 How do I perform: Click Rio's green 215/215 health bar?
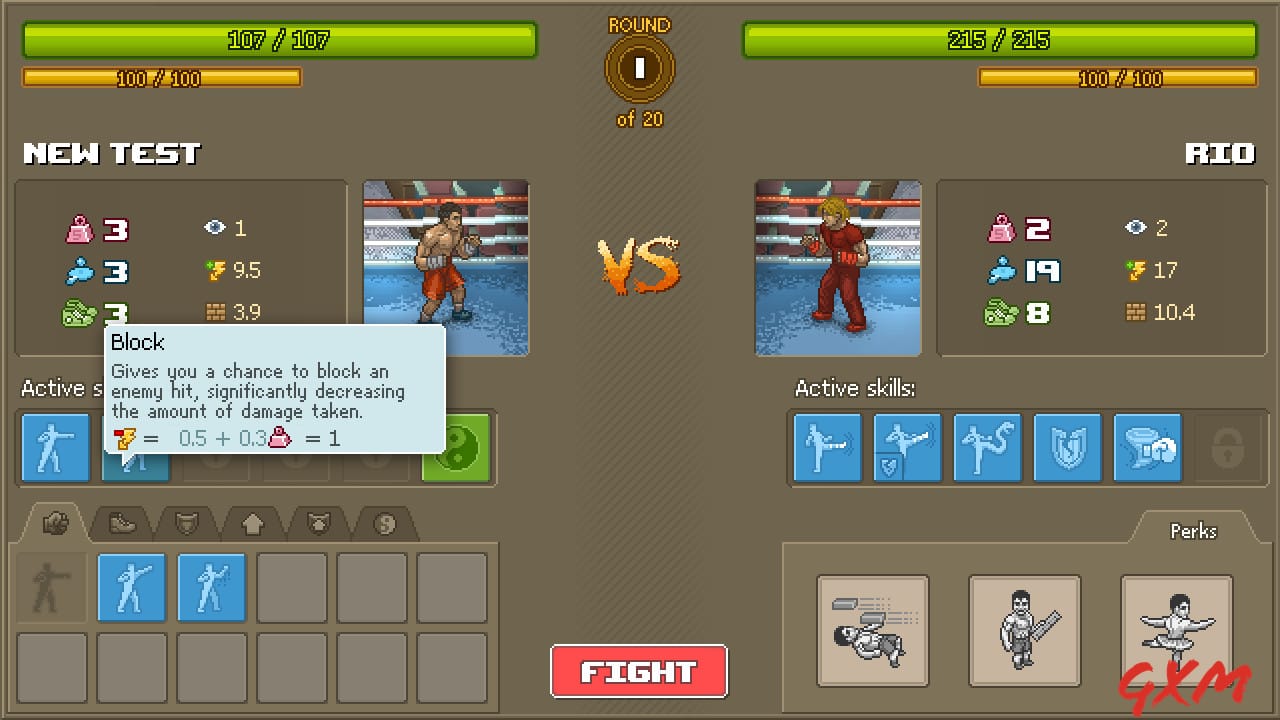pos(998,40)
